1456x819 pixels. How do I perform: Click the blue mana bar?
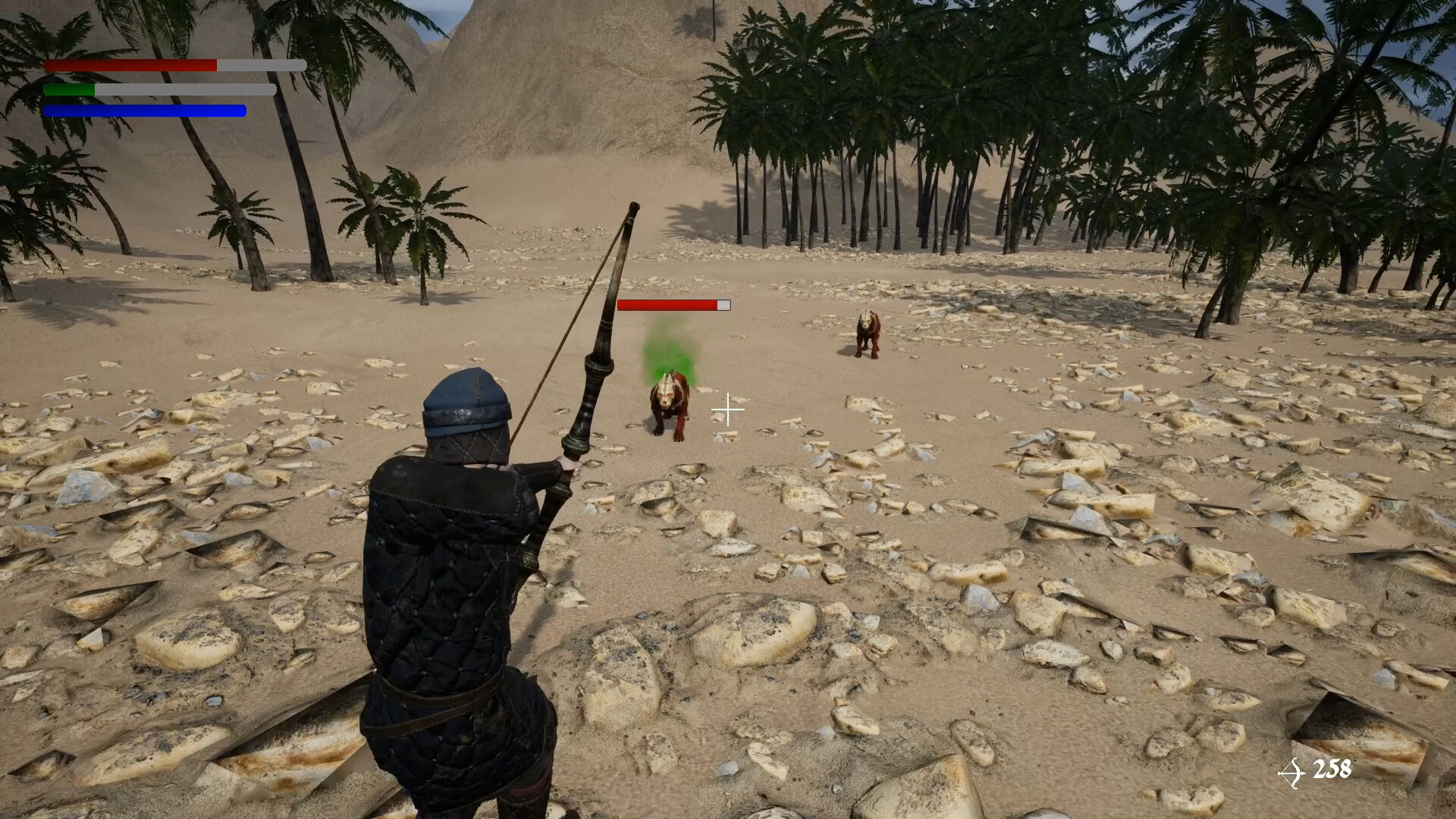coord(144,111)
